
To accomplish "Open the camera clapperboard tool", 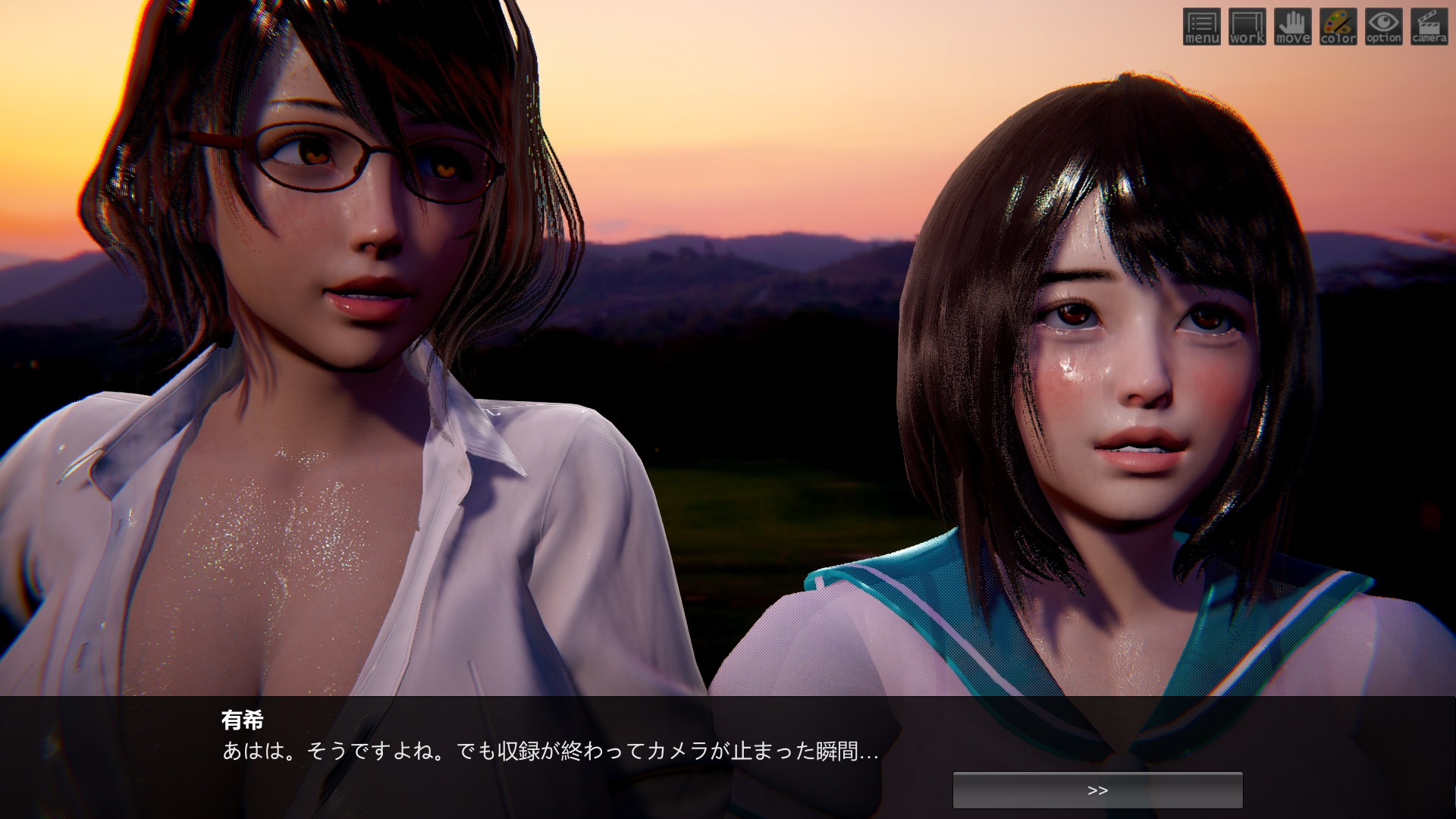I will tap(1429, 27).
